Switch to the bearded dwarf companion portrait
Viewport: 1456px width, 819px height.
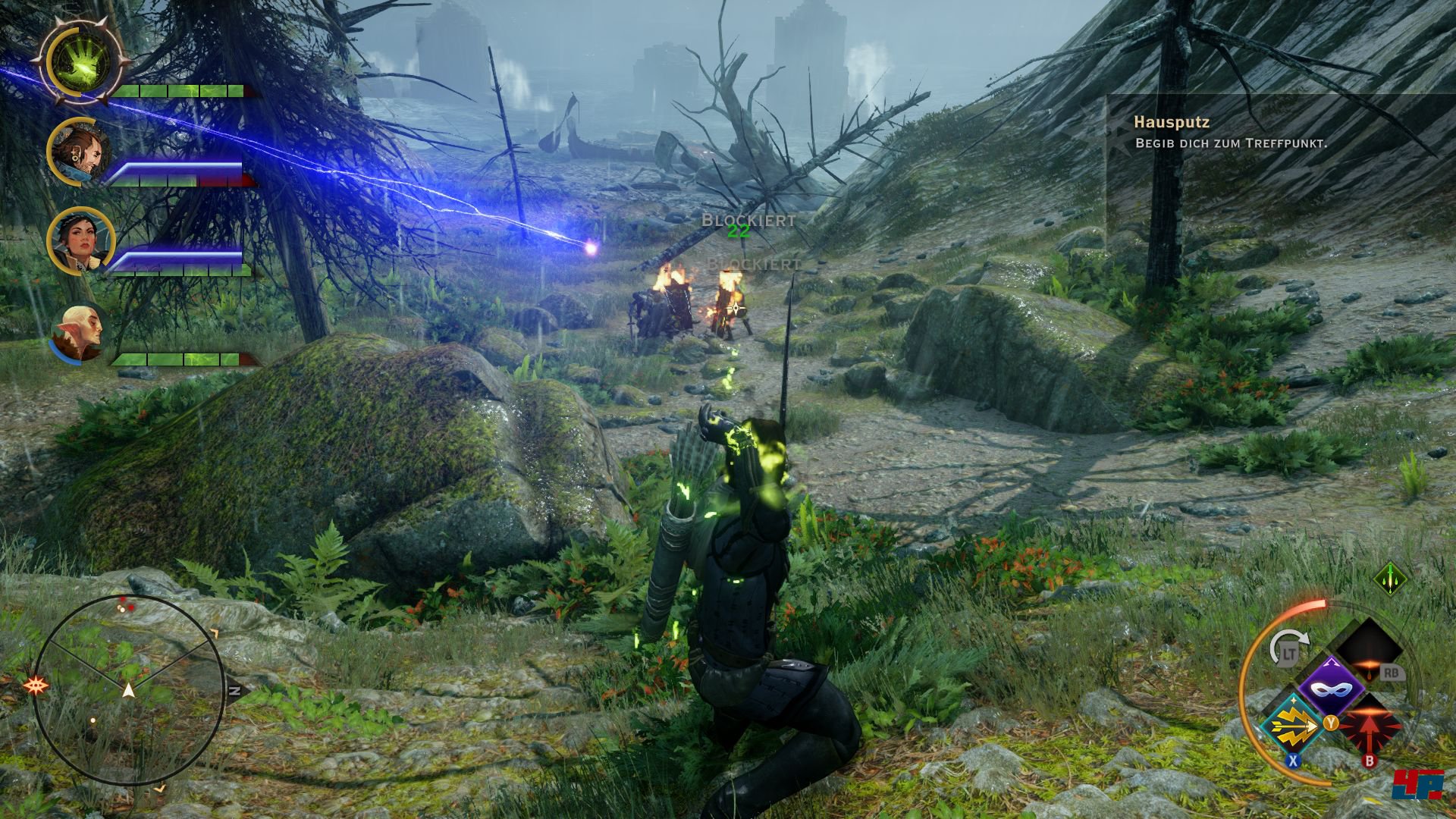click(x=79, y=152)
